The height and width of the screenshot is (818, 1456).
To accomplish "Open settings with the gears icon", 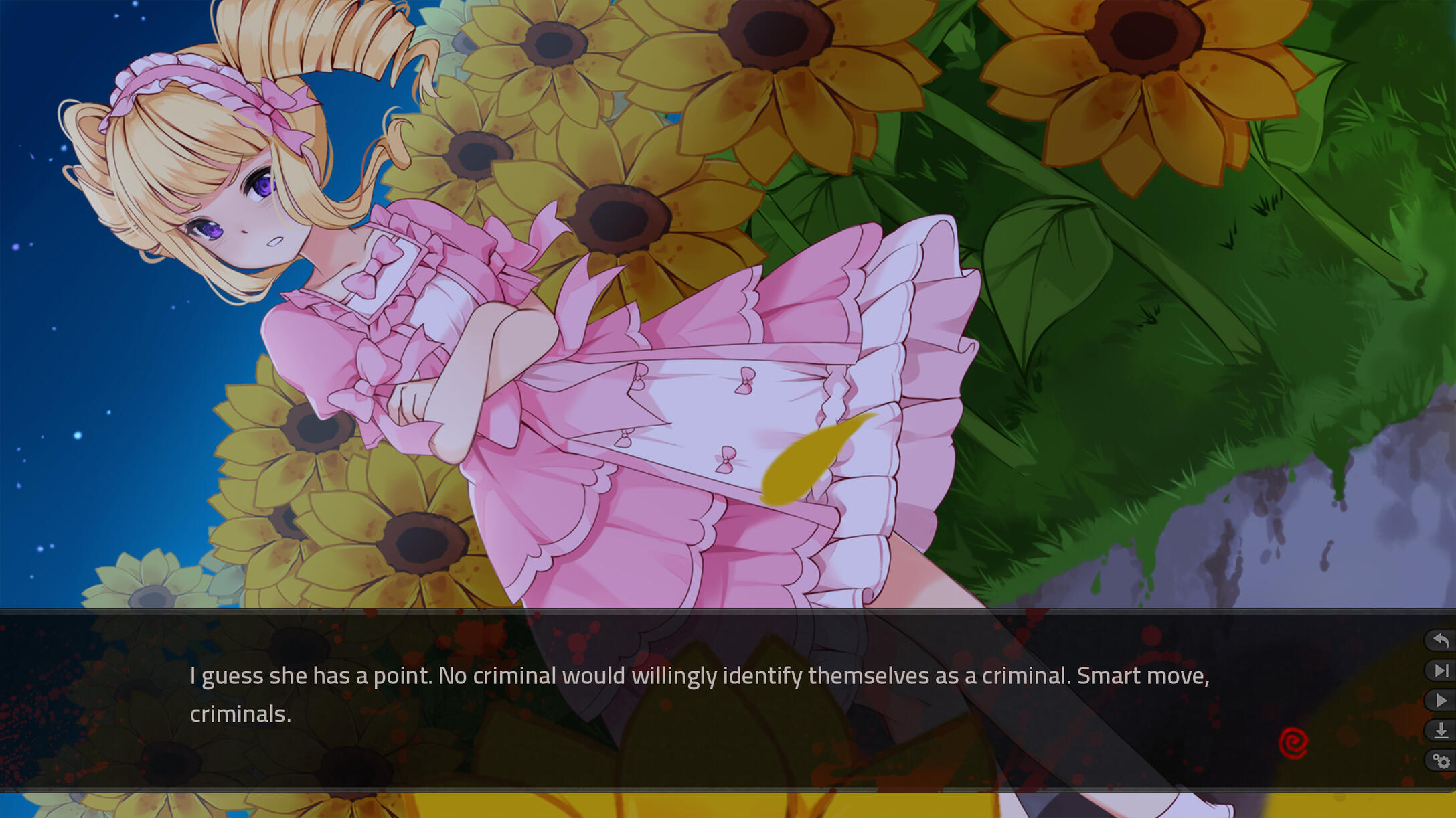I will point(1441,760).
